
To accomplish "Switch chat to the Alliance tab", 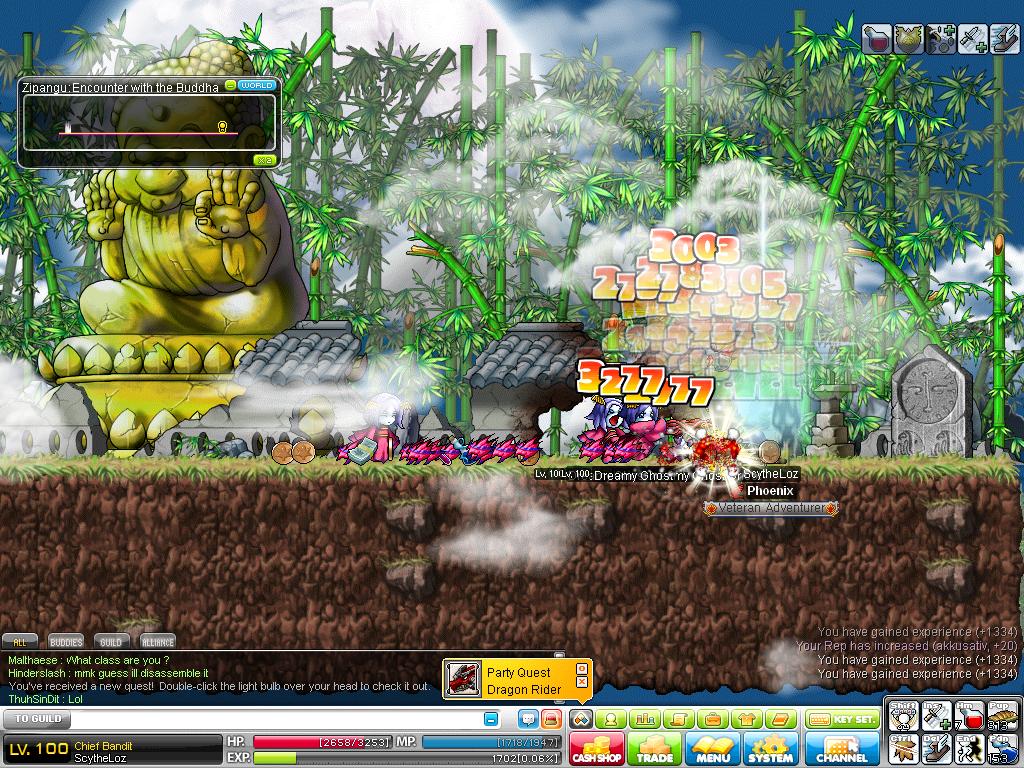I will click(157, 642).
